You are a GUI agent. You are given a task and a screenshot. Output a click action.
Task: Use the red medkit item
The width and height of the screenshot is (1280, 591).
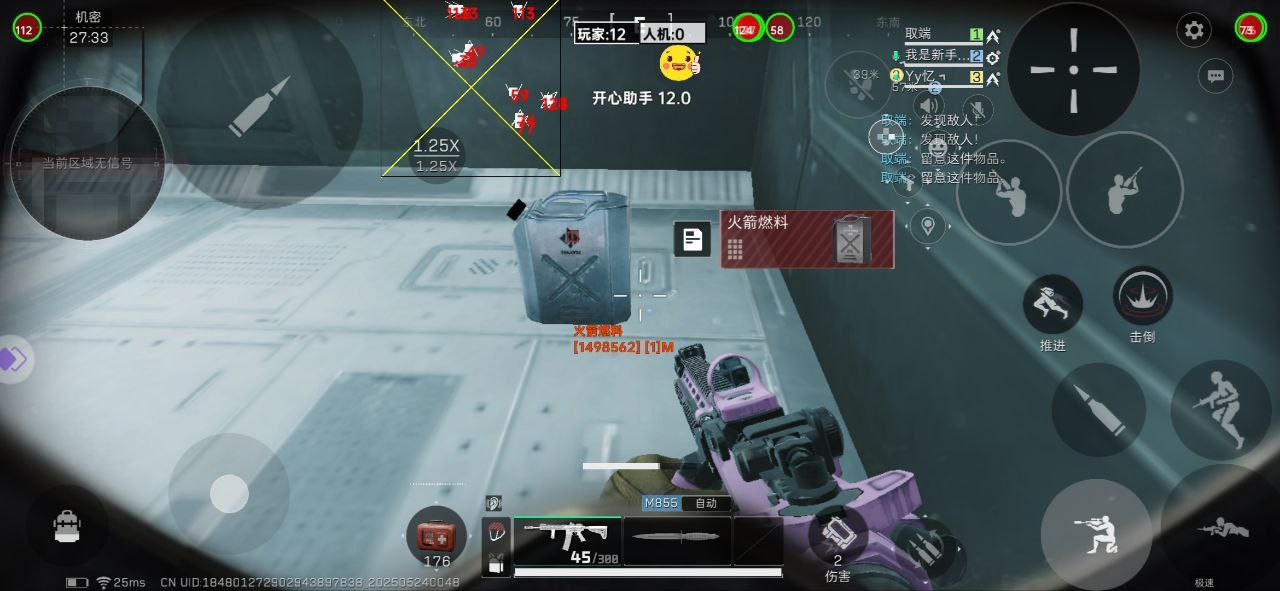[x=436, y=537]
